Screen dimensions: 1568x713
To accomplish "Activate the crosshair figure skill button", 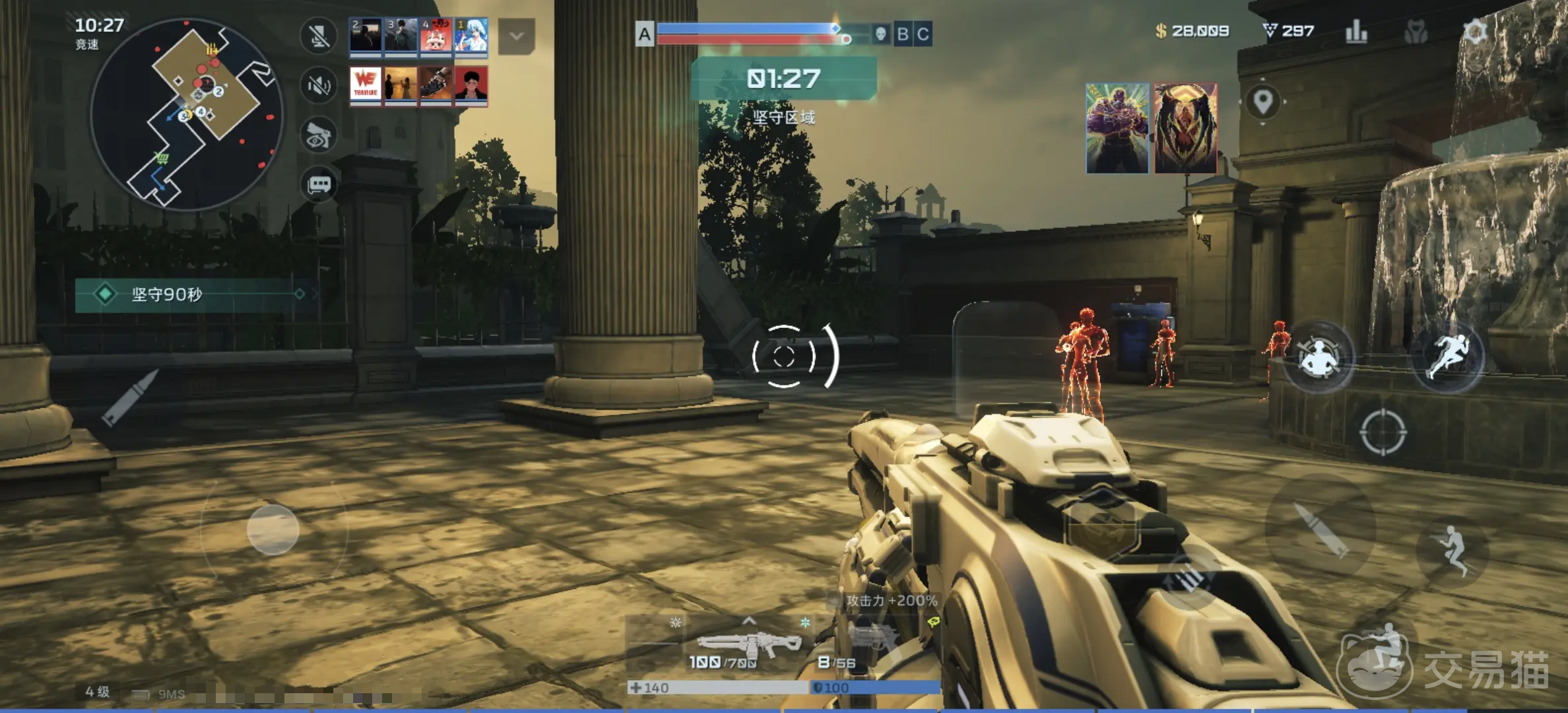I will point(1318,357).
